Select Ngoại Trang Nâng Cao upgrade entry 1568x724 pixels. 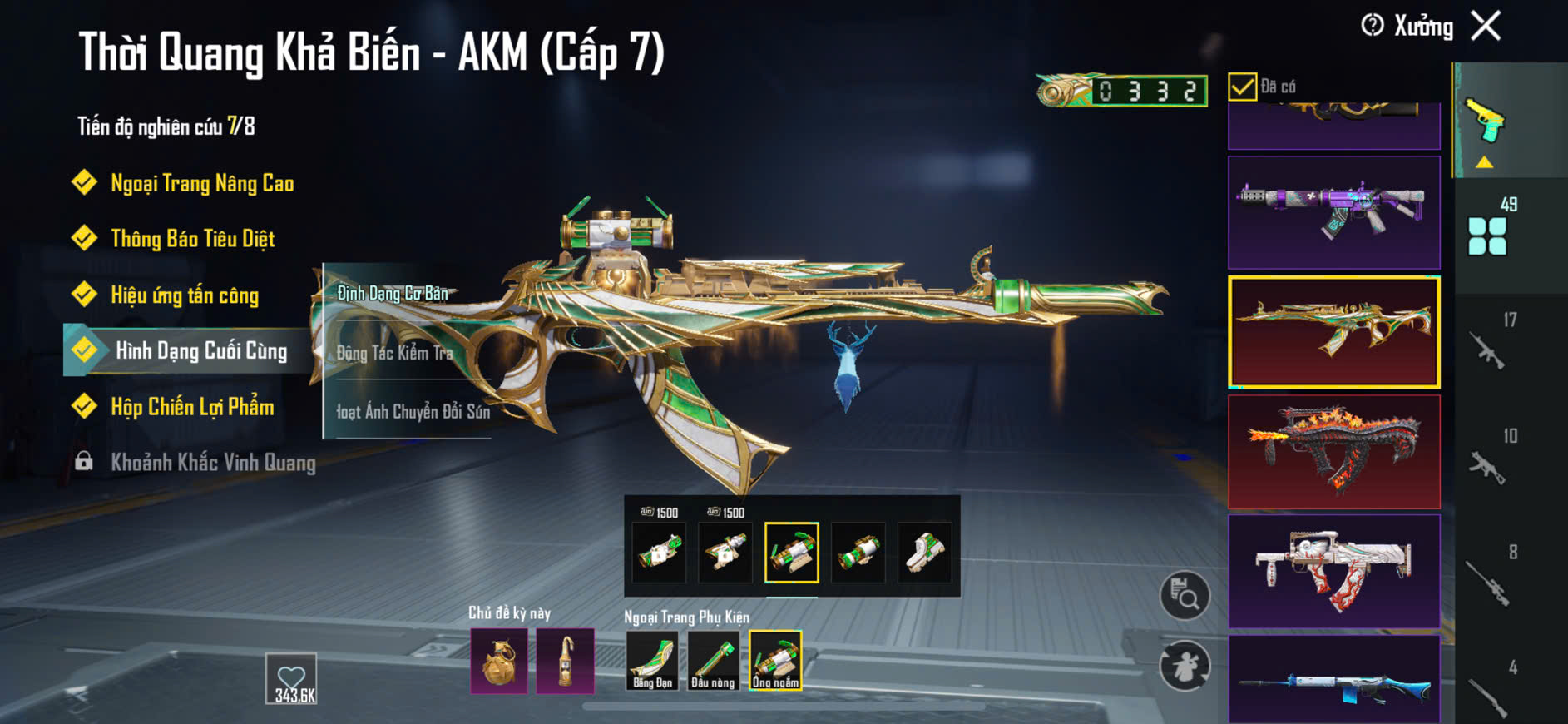point(201,183)
